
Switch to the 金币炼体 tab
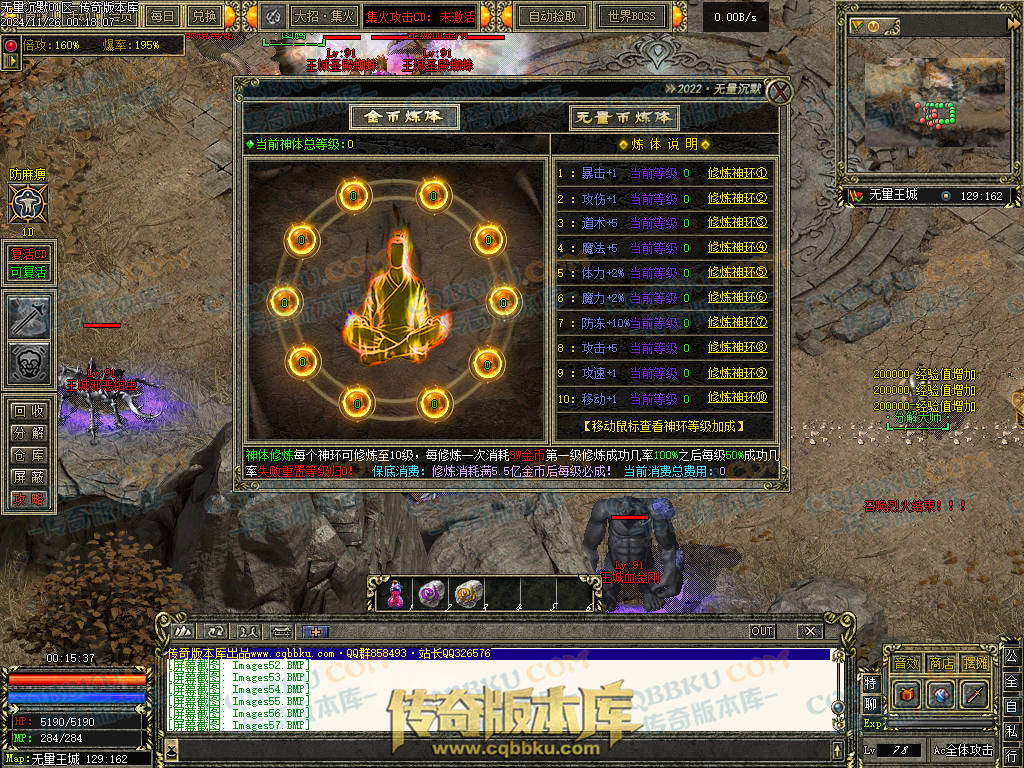point(404,116)
